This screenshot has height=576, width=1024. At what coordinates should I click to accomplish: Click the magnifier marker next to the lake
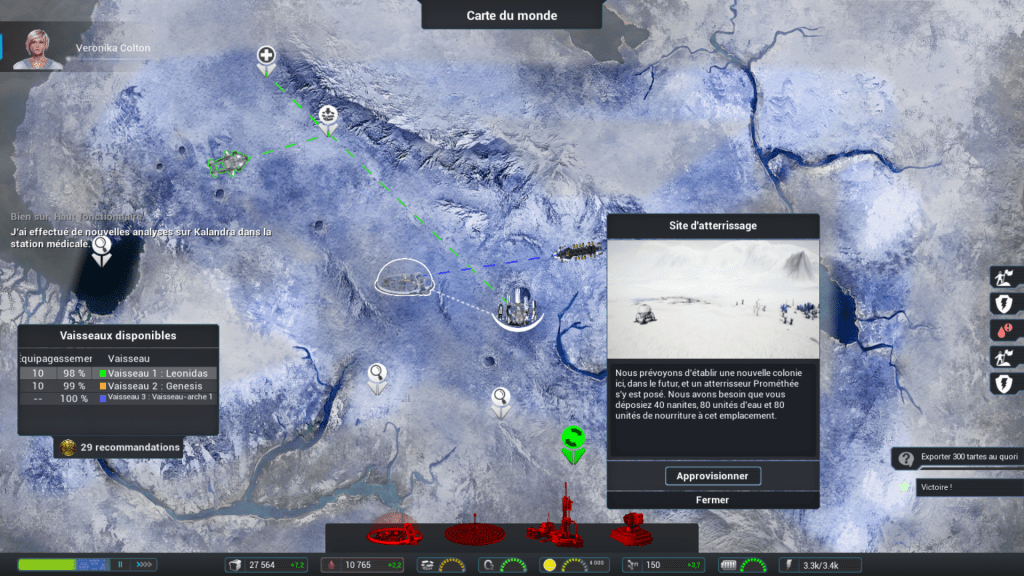(x=100, y=245)
